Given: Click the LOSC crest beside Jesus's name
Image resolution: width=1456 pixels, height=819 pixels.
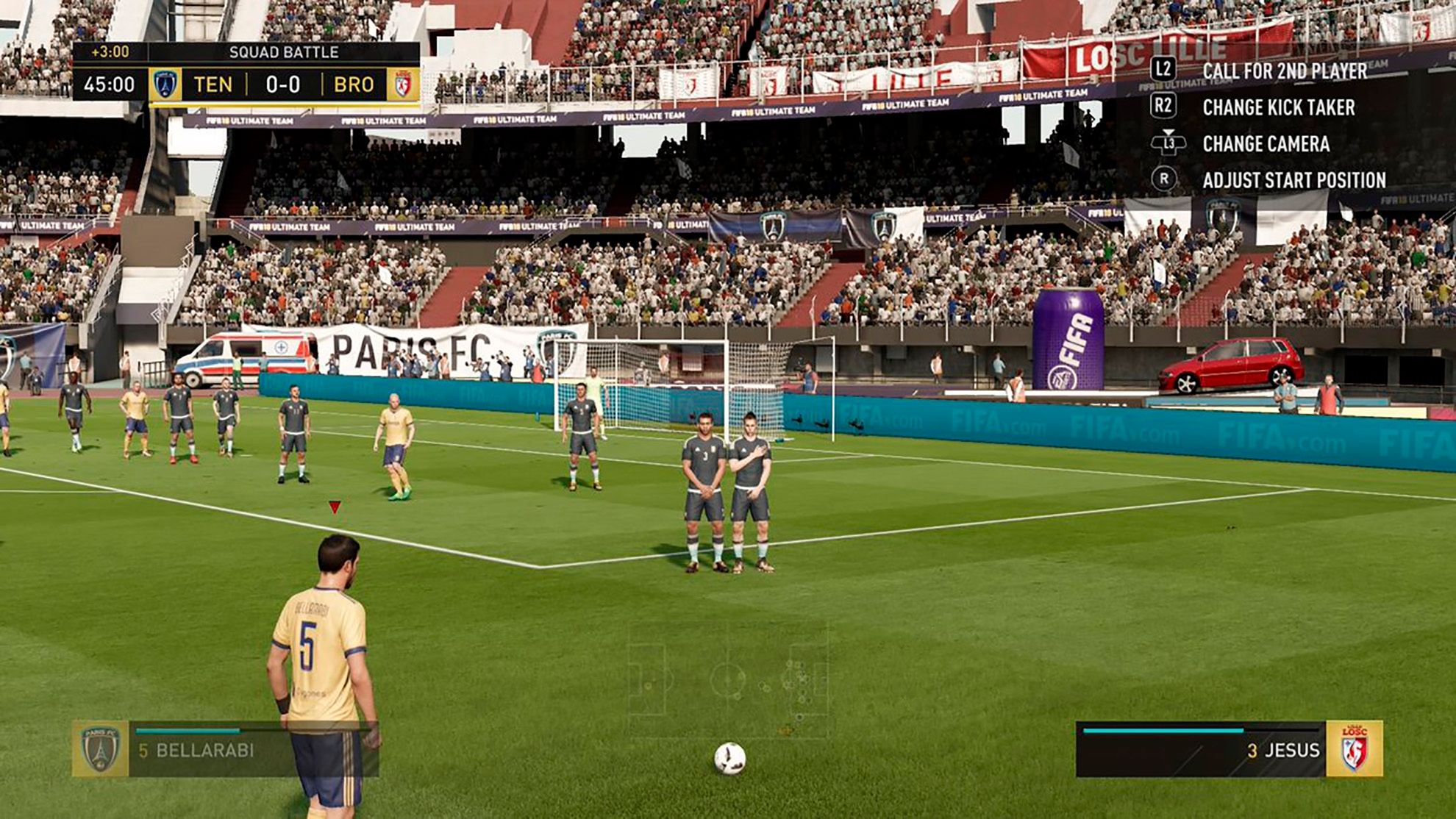Looking at the screenshot, I should tap(1354, 749).
